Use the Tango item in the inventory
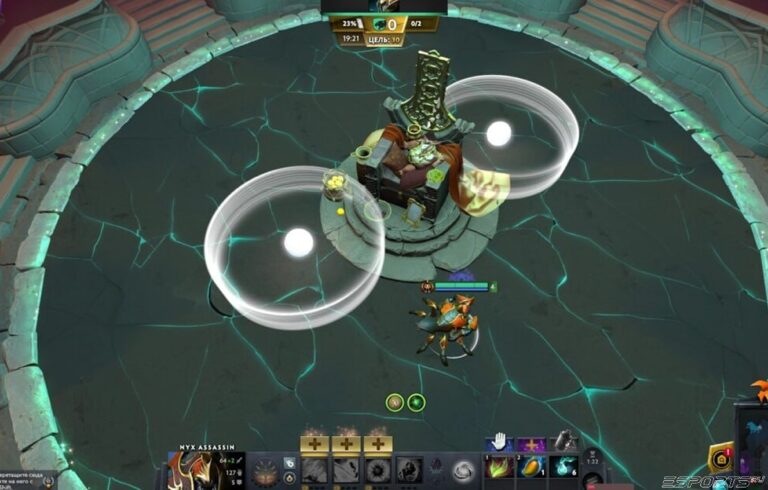The image size is (768, 490). click(x=499, y=466)
